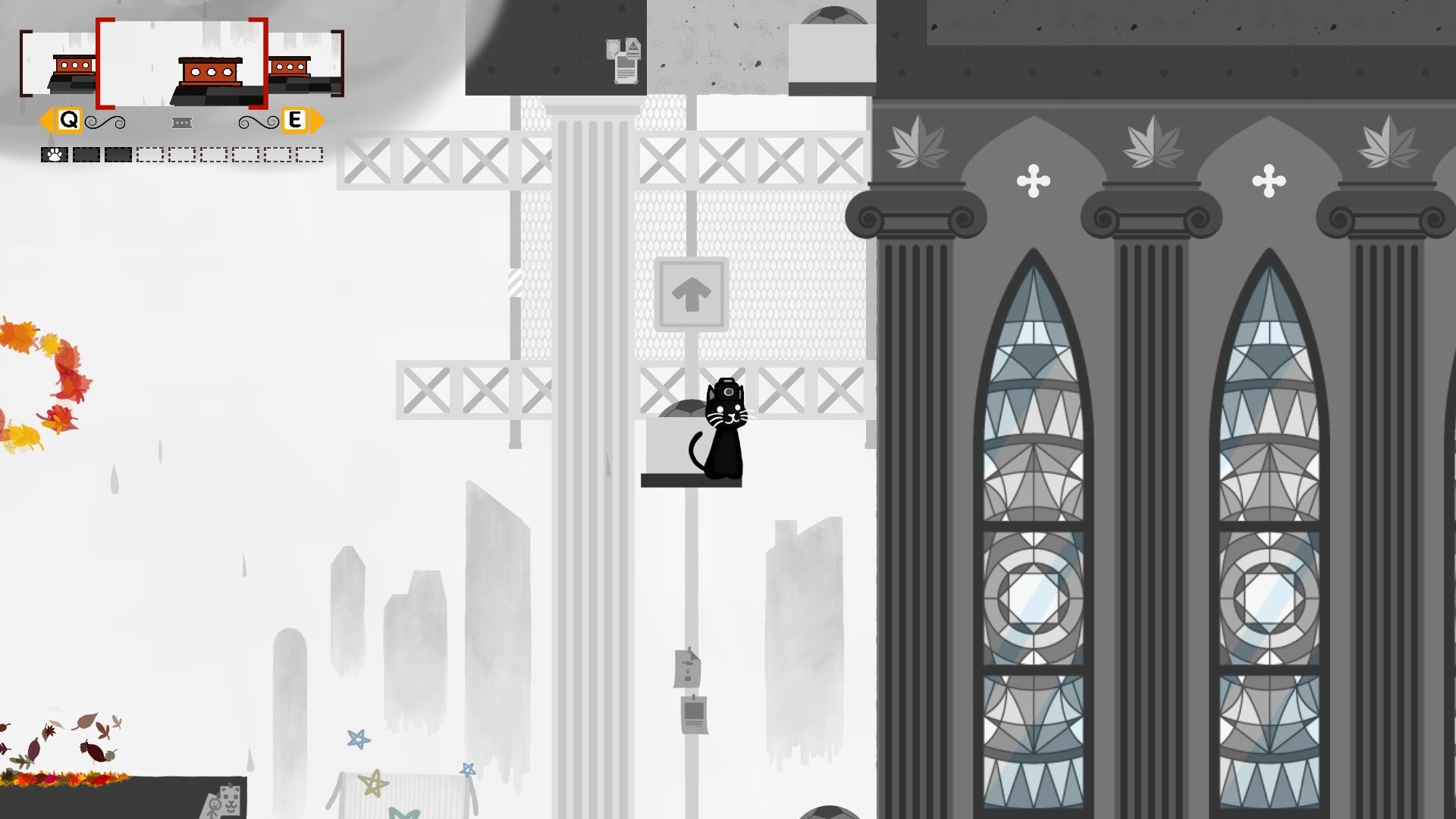
Task: Click the lightbulb poster on the dark wall
Action: click(612, 49)
